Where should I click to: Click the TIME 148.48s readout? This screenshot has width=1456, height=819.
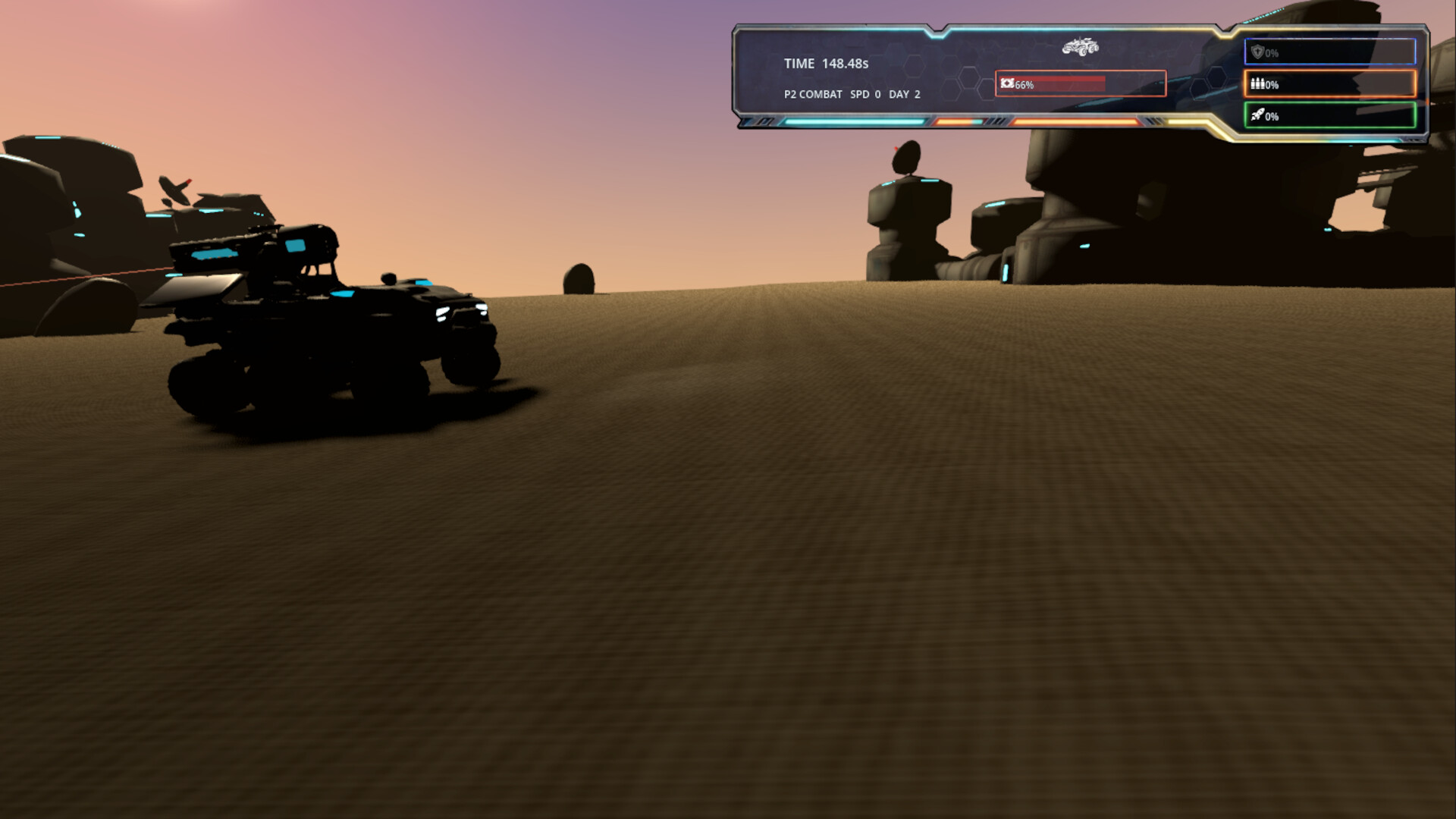pos(826,64)
